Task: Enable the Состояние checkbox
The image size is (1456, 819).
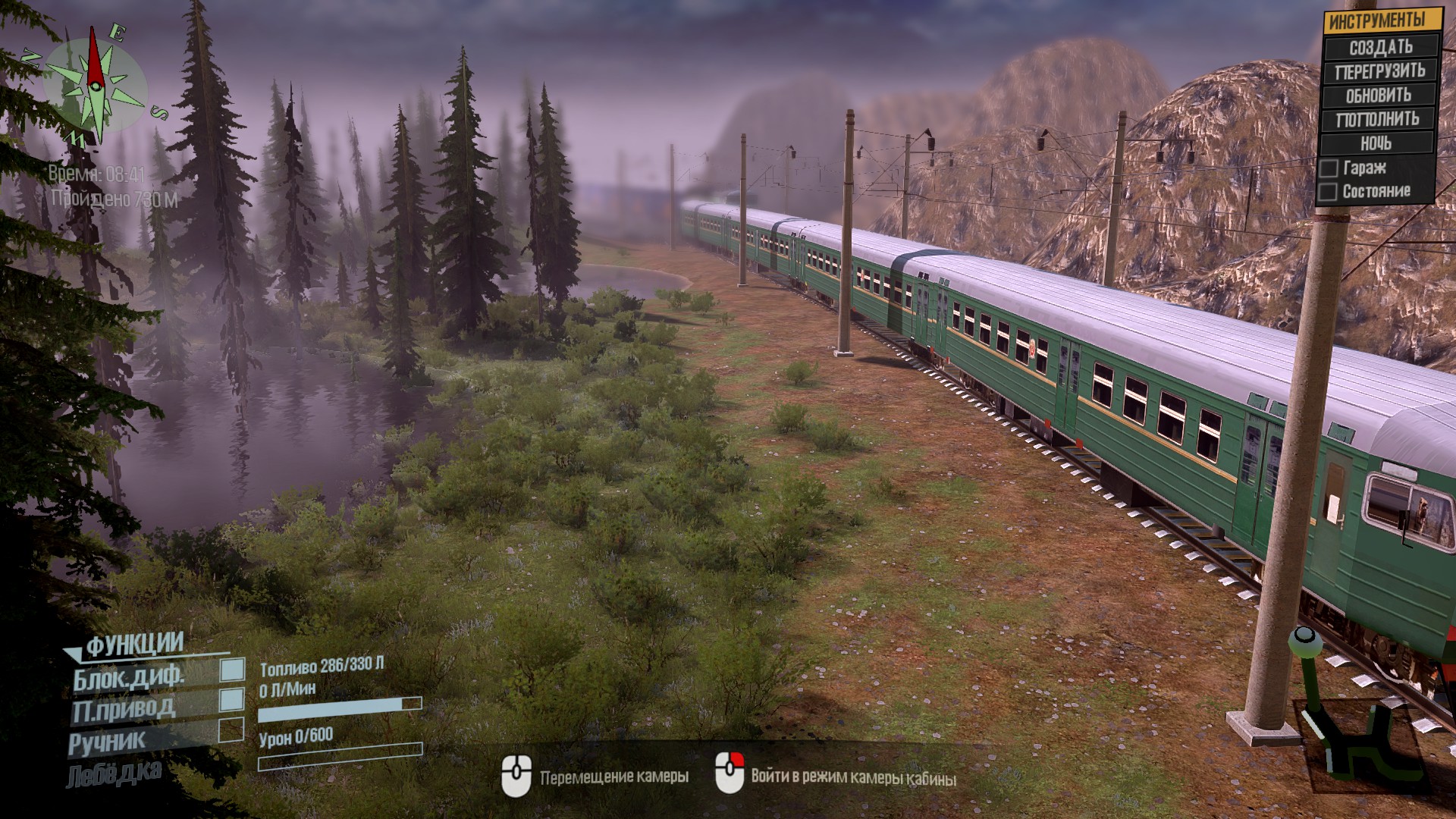Action: click(x=1327, y=192)
